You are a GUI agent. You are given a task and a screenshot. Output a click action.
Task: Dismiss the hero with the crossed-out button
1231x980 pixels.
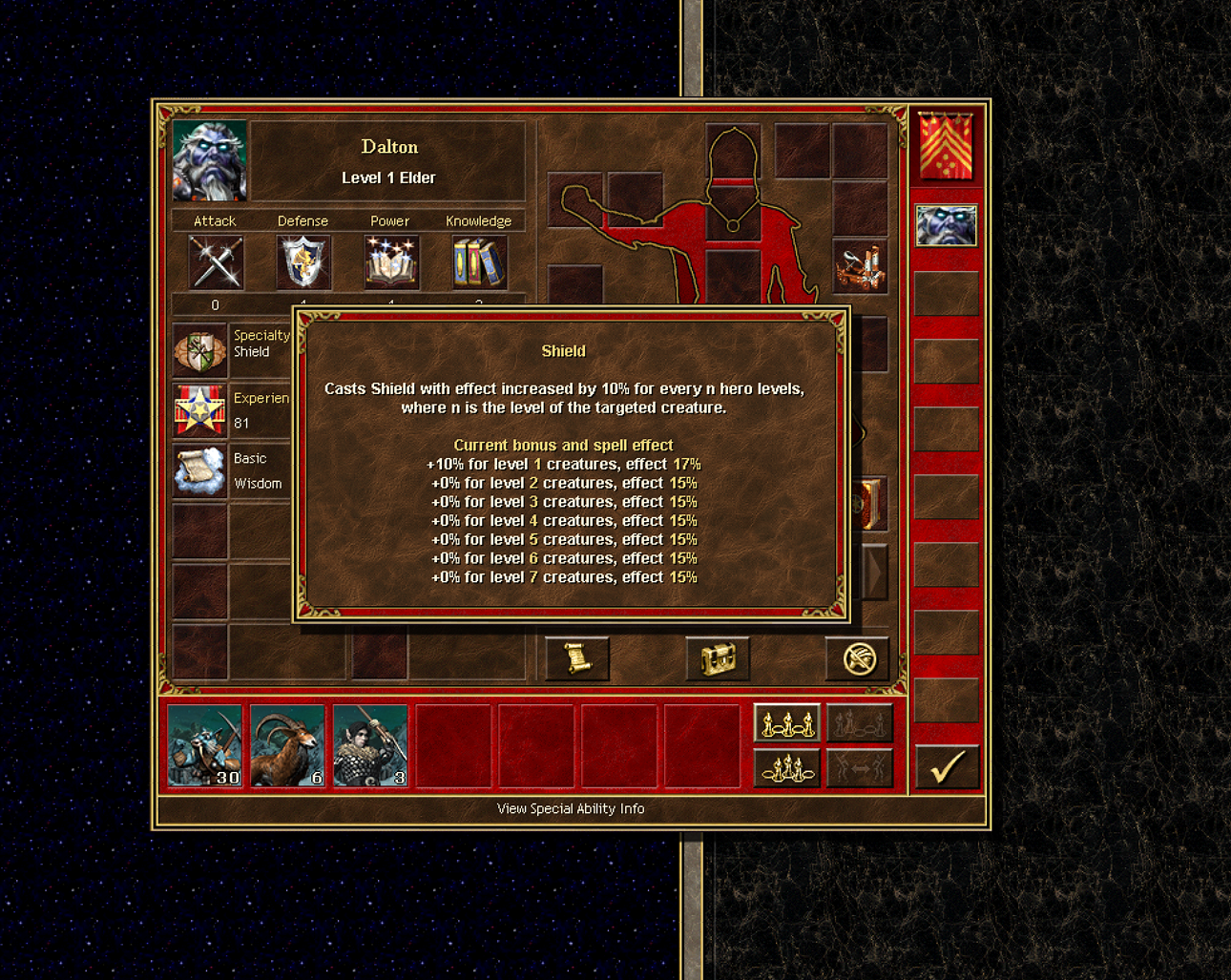click(x=858, y=658)
